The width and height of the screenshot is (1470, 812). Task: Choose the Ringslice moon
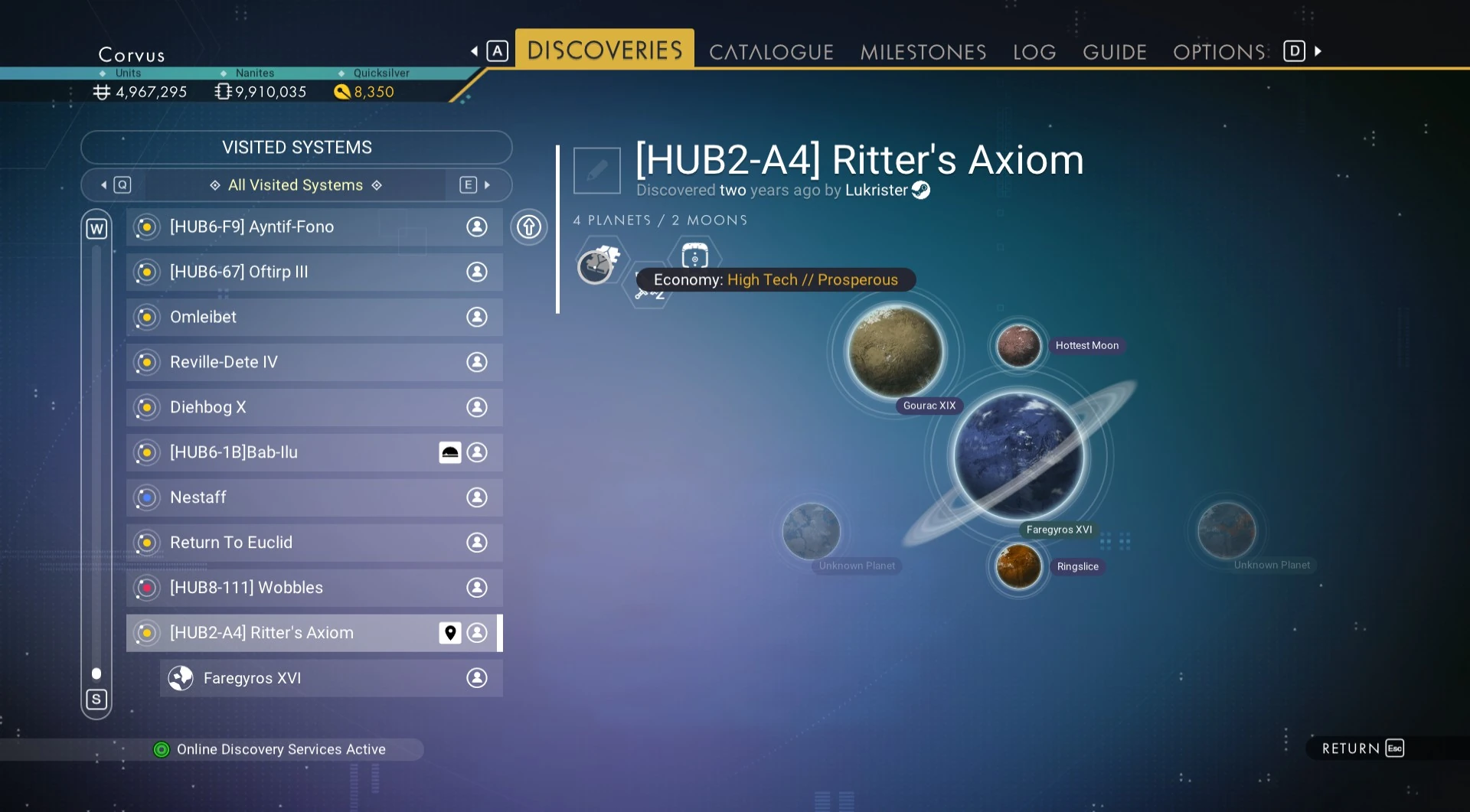pos(1018,566)
